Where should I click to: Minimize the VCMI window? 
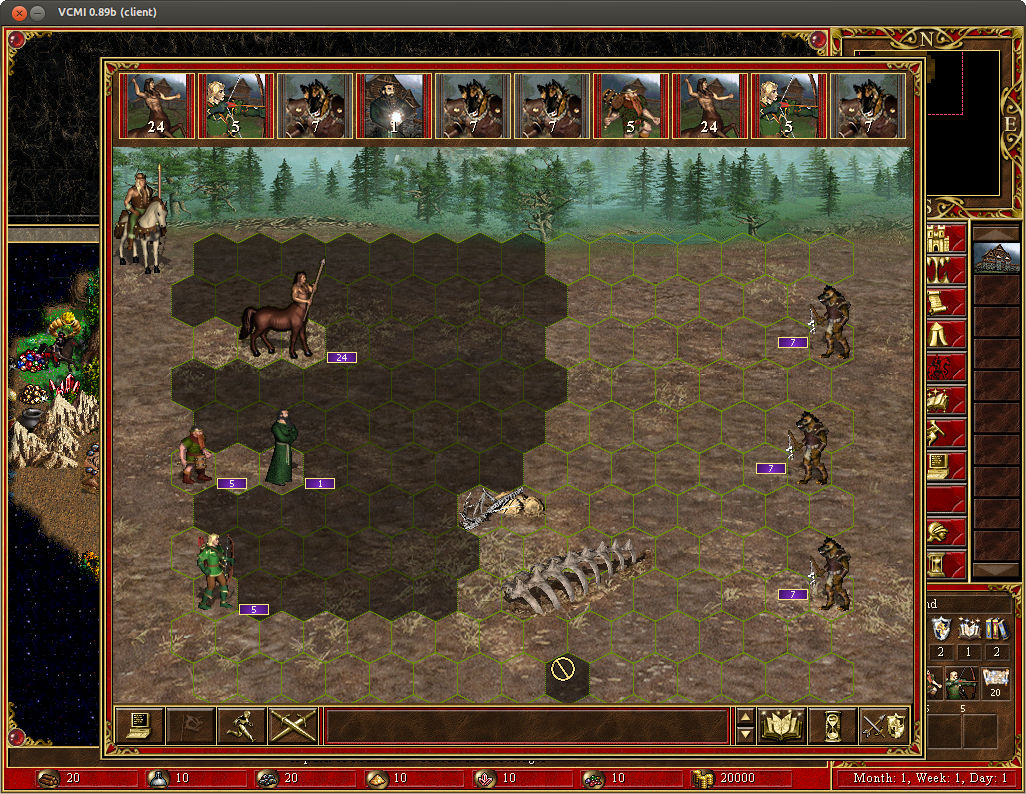click(38, 12)
